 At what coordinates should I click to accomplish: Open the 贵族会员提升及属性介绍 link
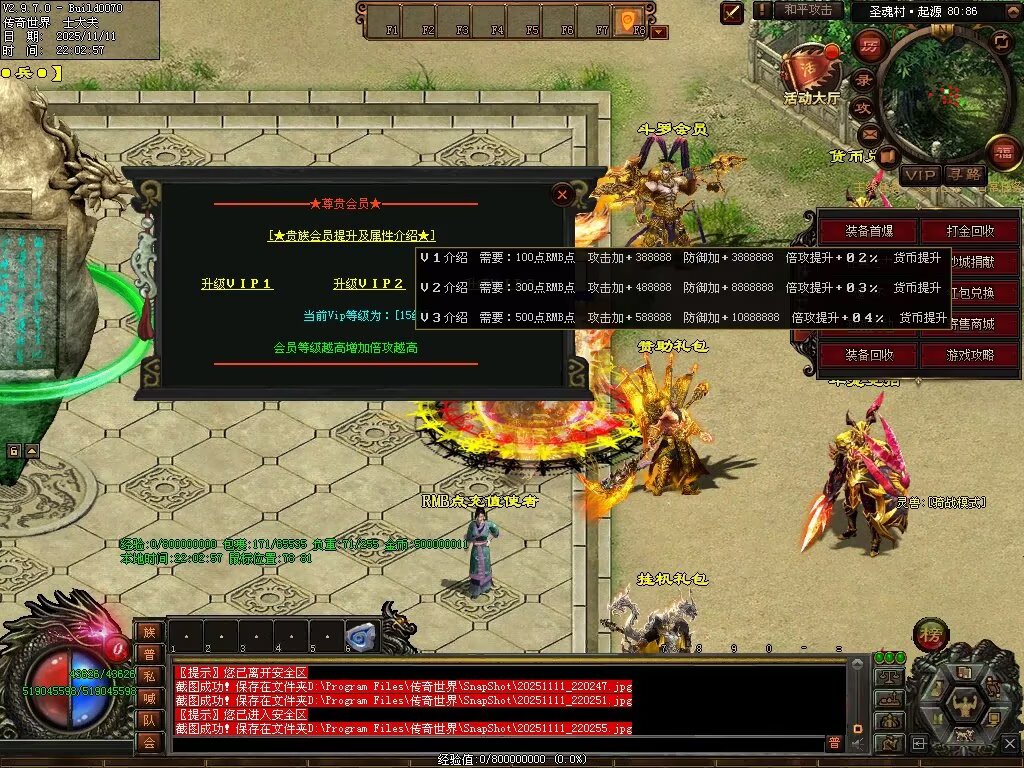pyautogui.click(x=352, y=236)
